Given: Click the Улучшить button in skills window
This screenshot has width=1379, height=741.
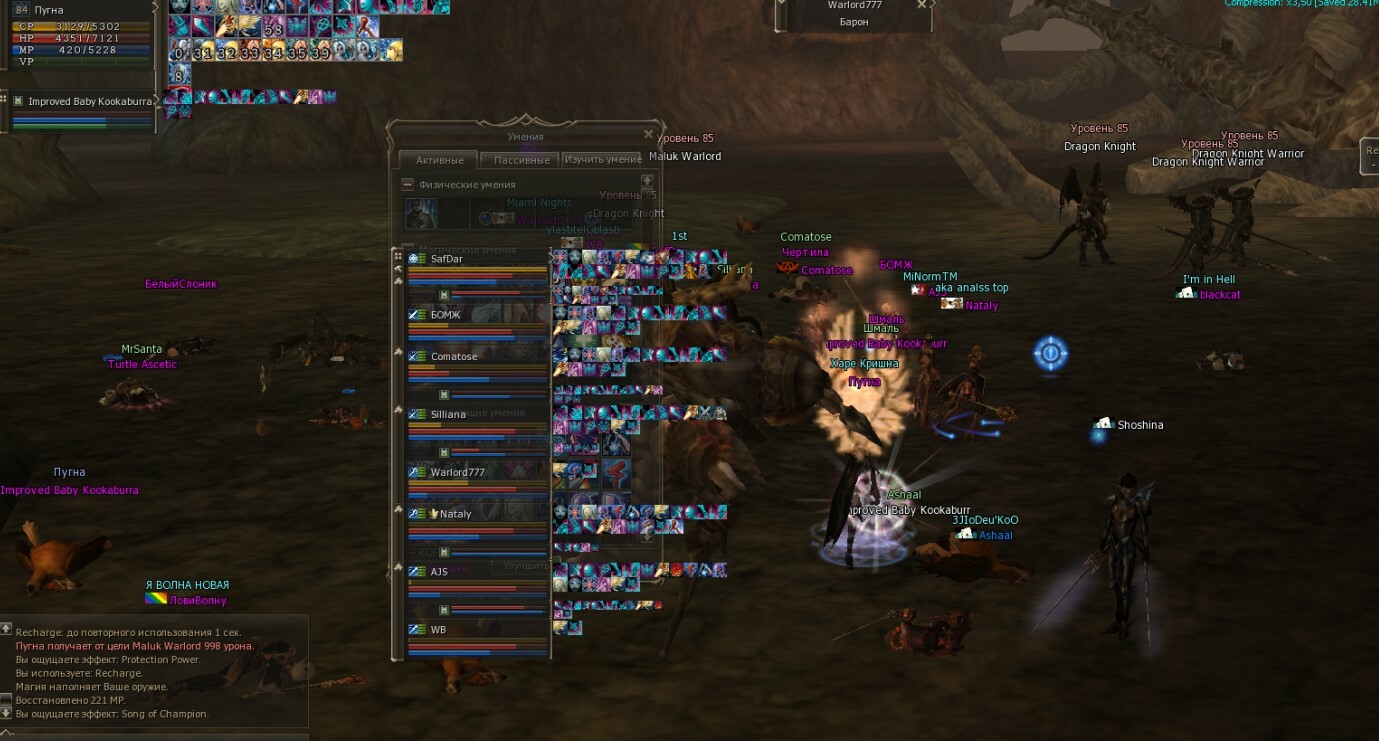Looking at the screenshot, I should click(526, 566).
